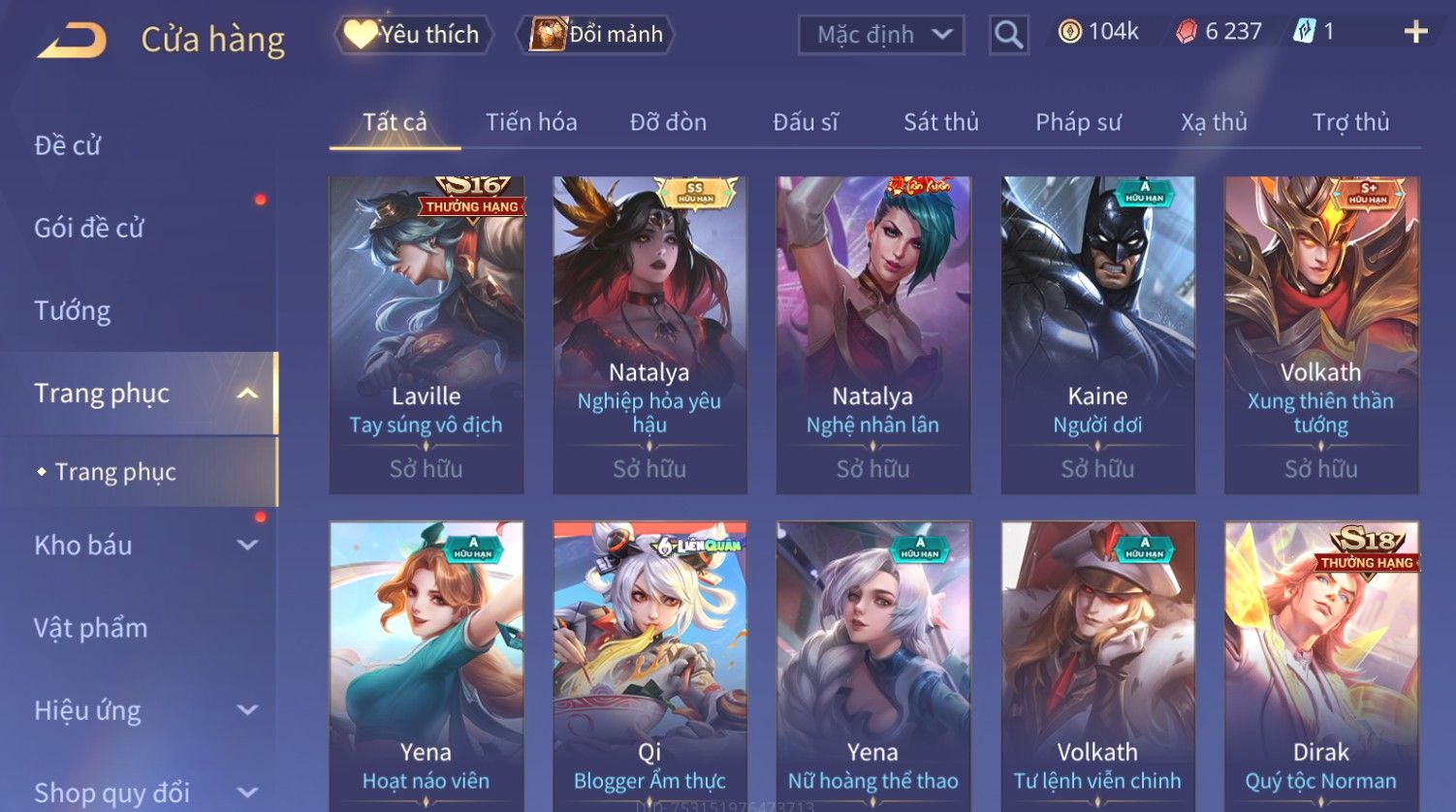Click the magnifying glass search button
Viewport: 1456px width, 812px height.
(x=1008, y=35)
